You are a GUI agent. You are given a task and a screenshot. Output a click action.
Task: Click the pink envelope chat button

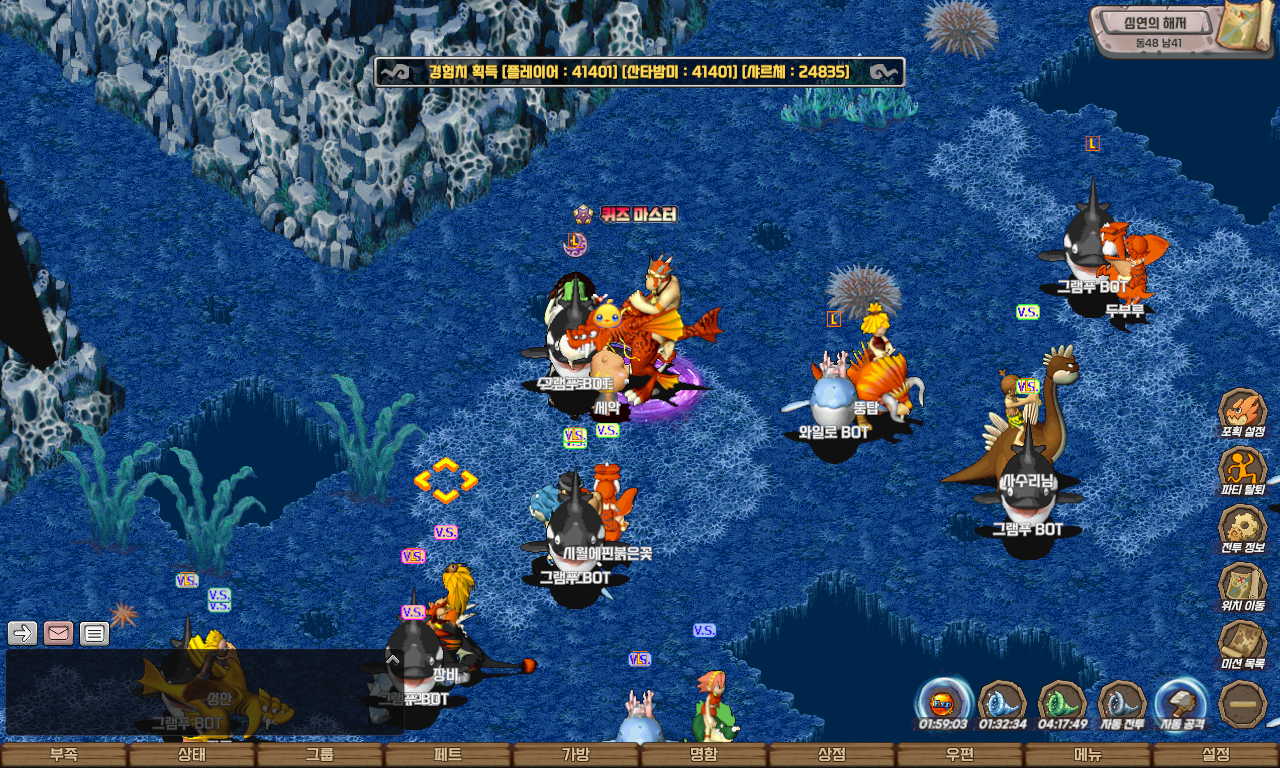pos(58,633)
